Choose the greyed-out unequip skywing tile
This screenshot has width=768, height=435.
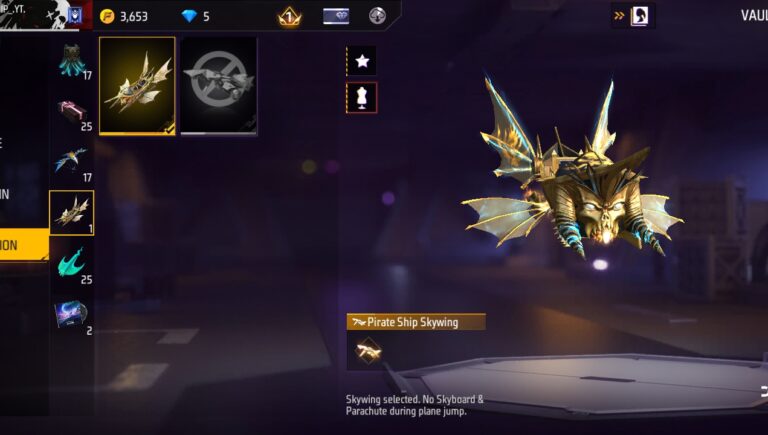[219, 86]
